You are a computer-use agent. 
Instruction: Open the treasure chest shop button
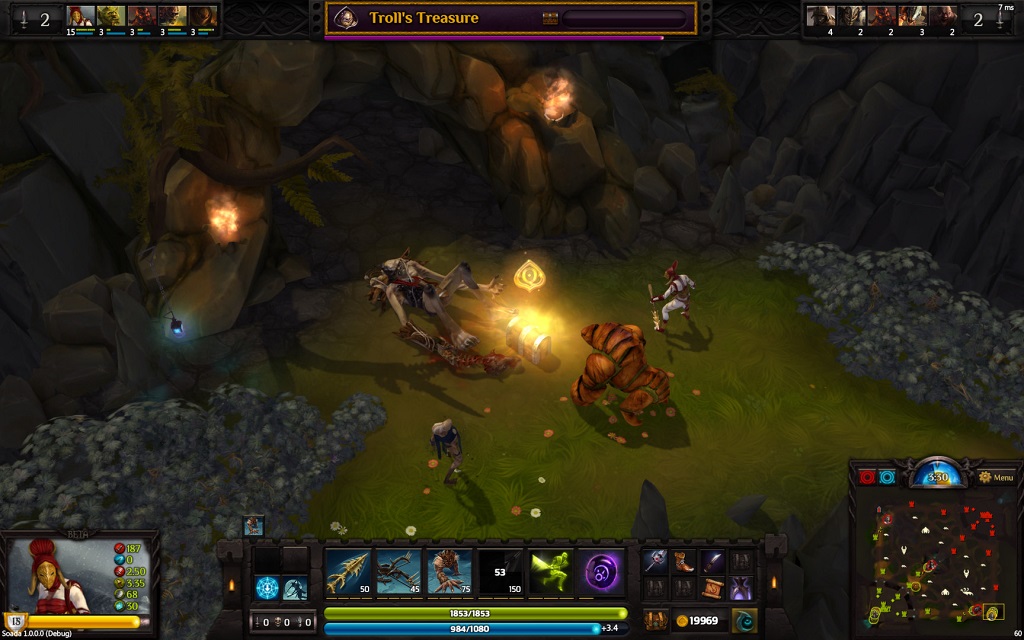coord(656,620)
